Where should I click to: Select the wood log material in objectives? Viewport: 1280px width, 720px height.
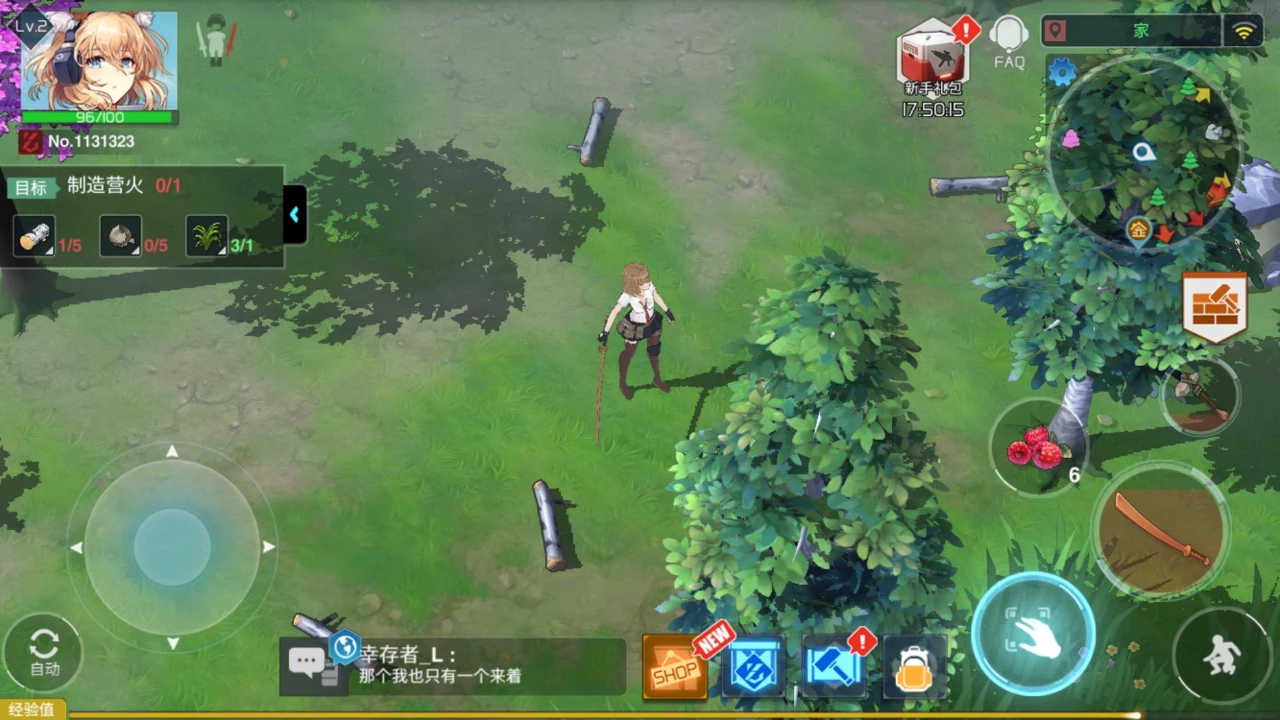pyautogui.click(x=33, y=236)
